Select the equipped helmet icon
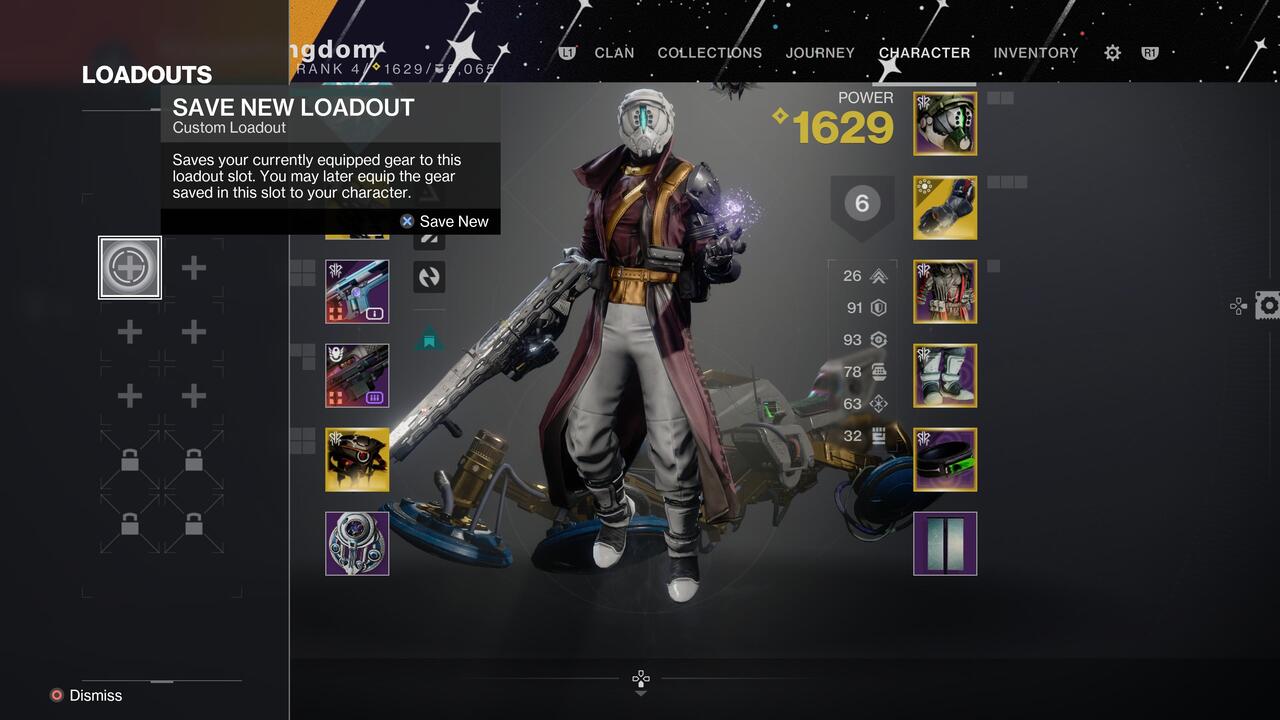This screenshot has width=1280, height=720. coord(945,124)
